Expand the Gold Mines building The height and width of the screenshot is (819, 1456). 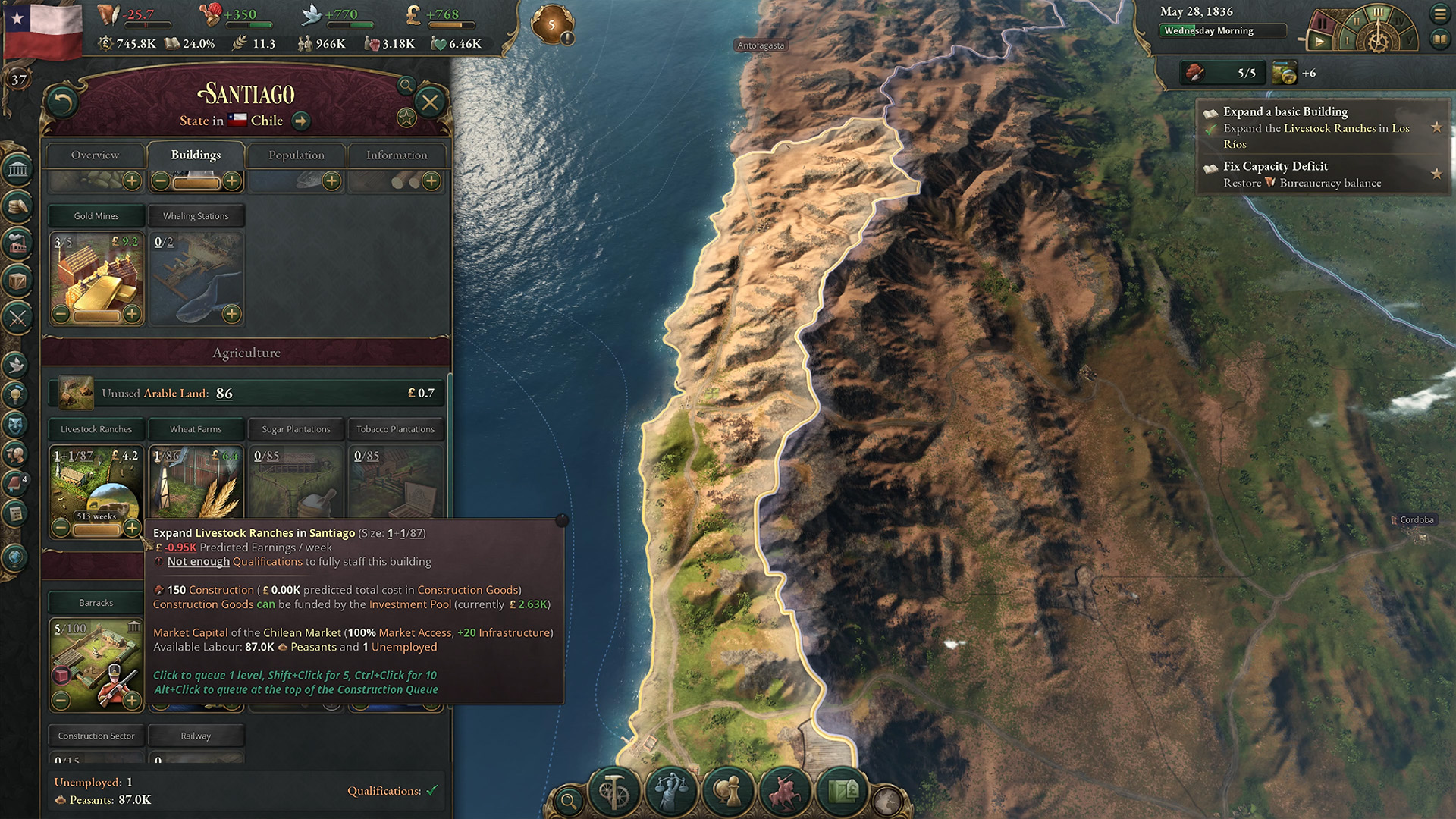[x=132, y=313]
